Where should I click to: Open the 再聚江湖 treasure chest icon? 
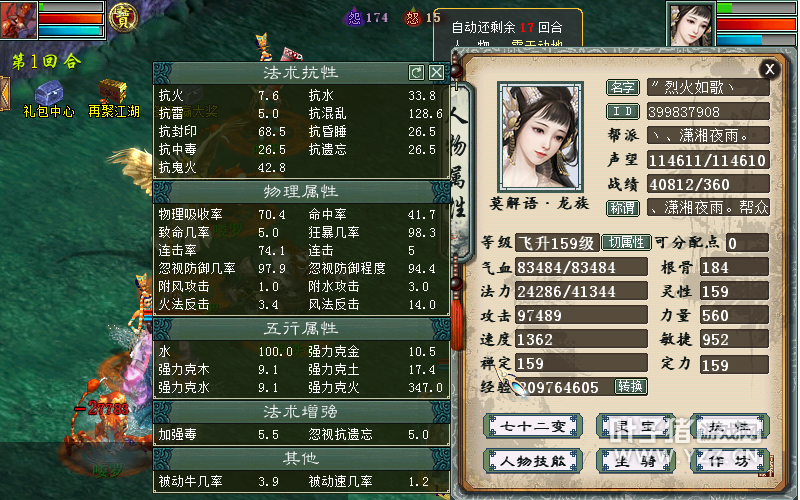[x=113, y=92]
